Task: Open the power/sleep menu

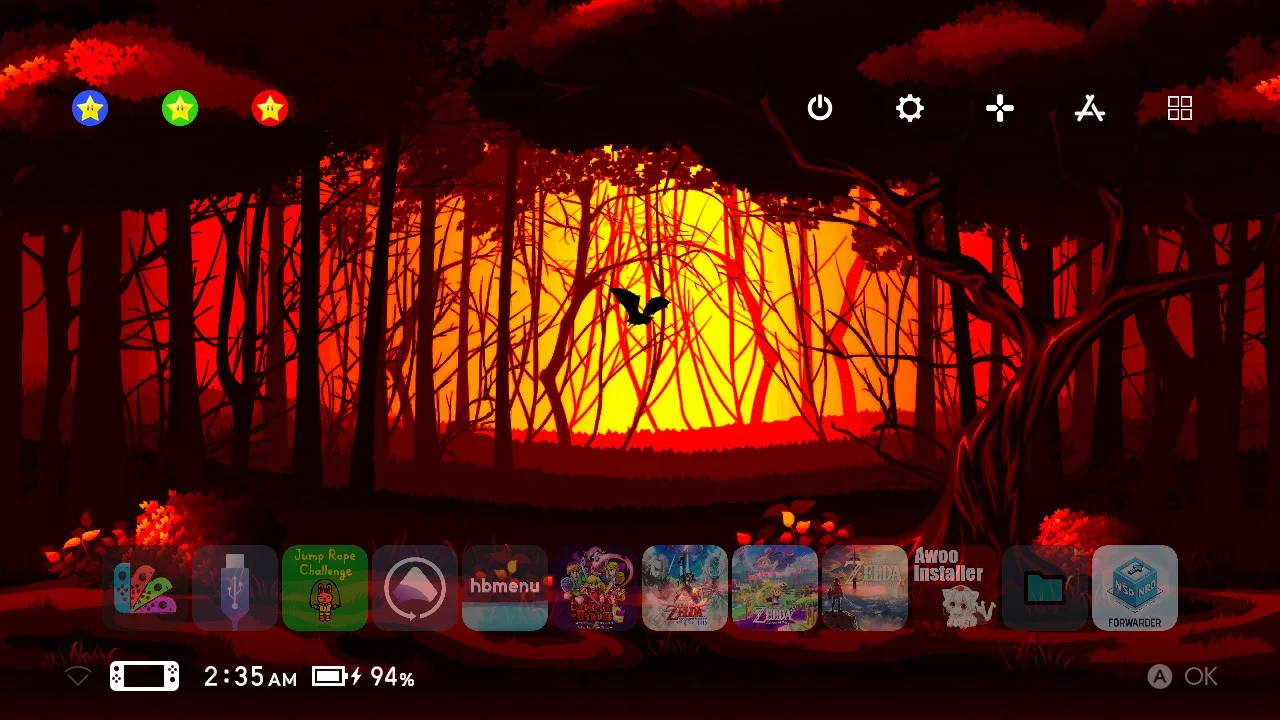Action: (820, 108)
